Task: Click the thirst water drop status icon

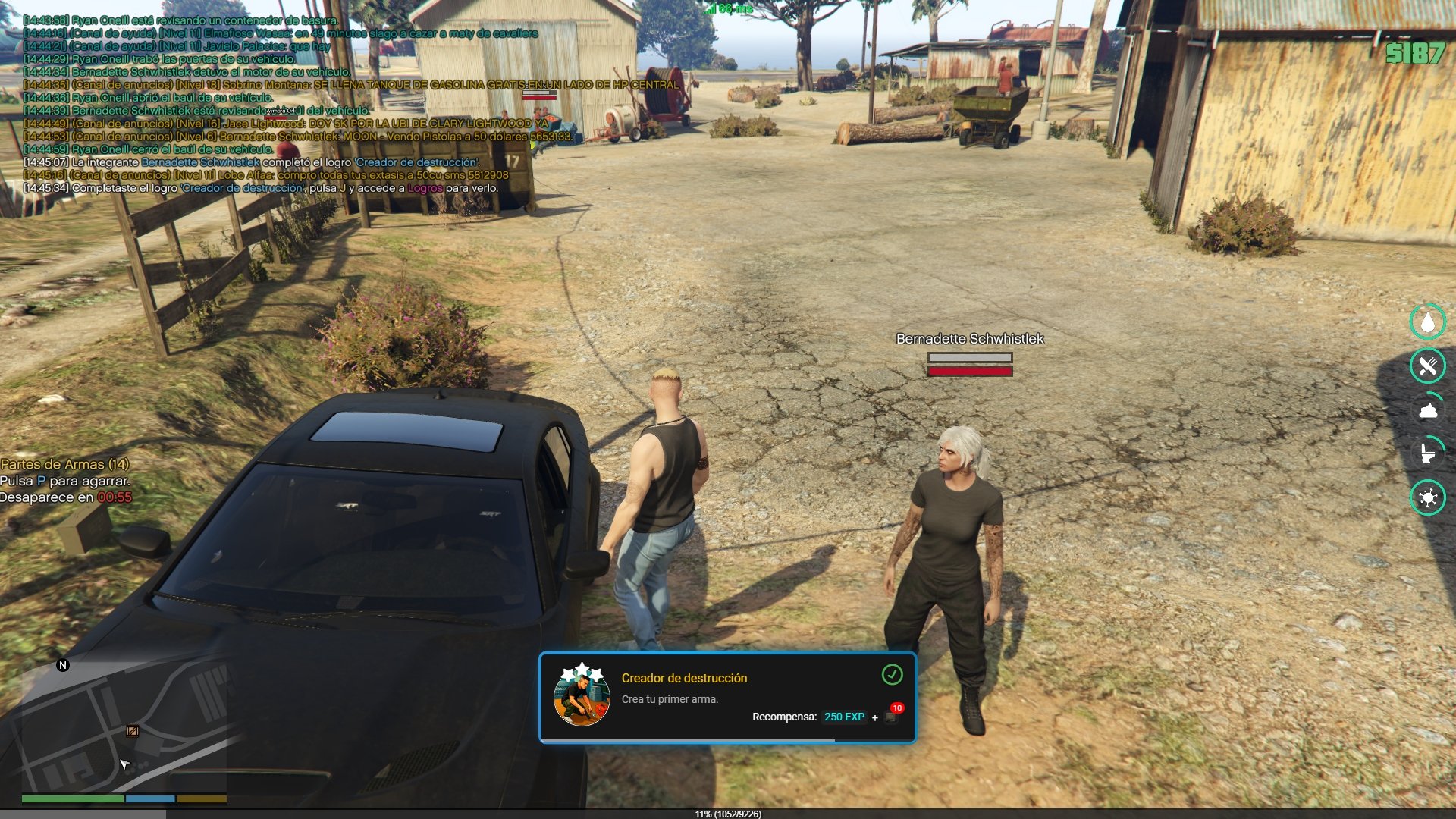Action: click(x=1427, y=322)
